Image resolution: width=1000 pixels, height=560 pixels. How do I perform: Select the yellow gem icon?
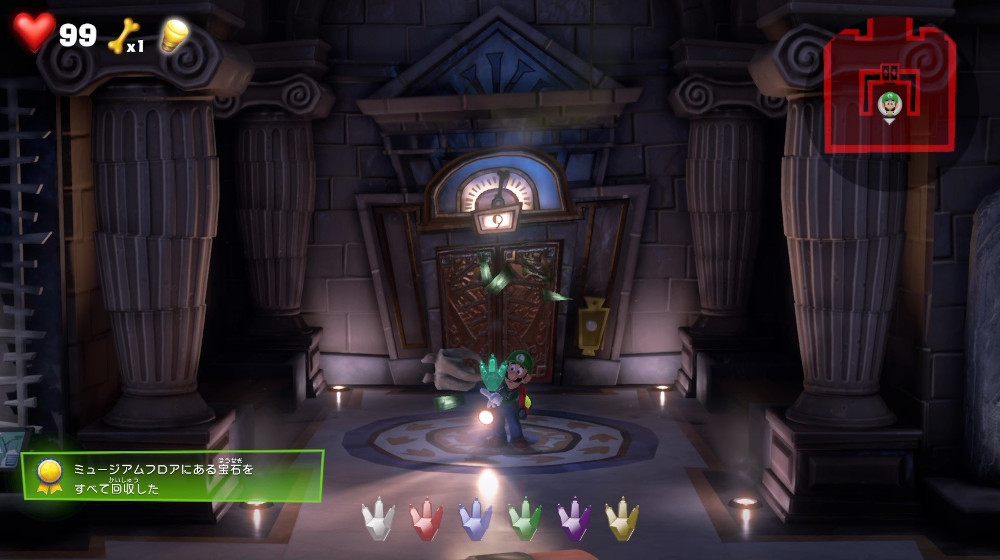(x=622, y=519)
